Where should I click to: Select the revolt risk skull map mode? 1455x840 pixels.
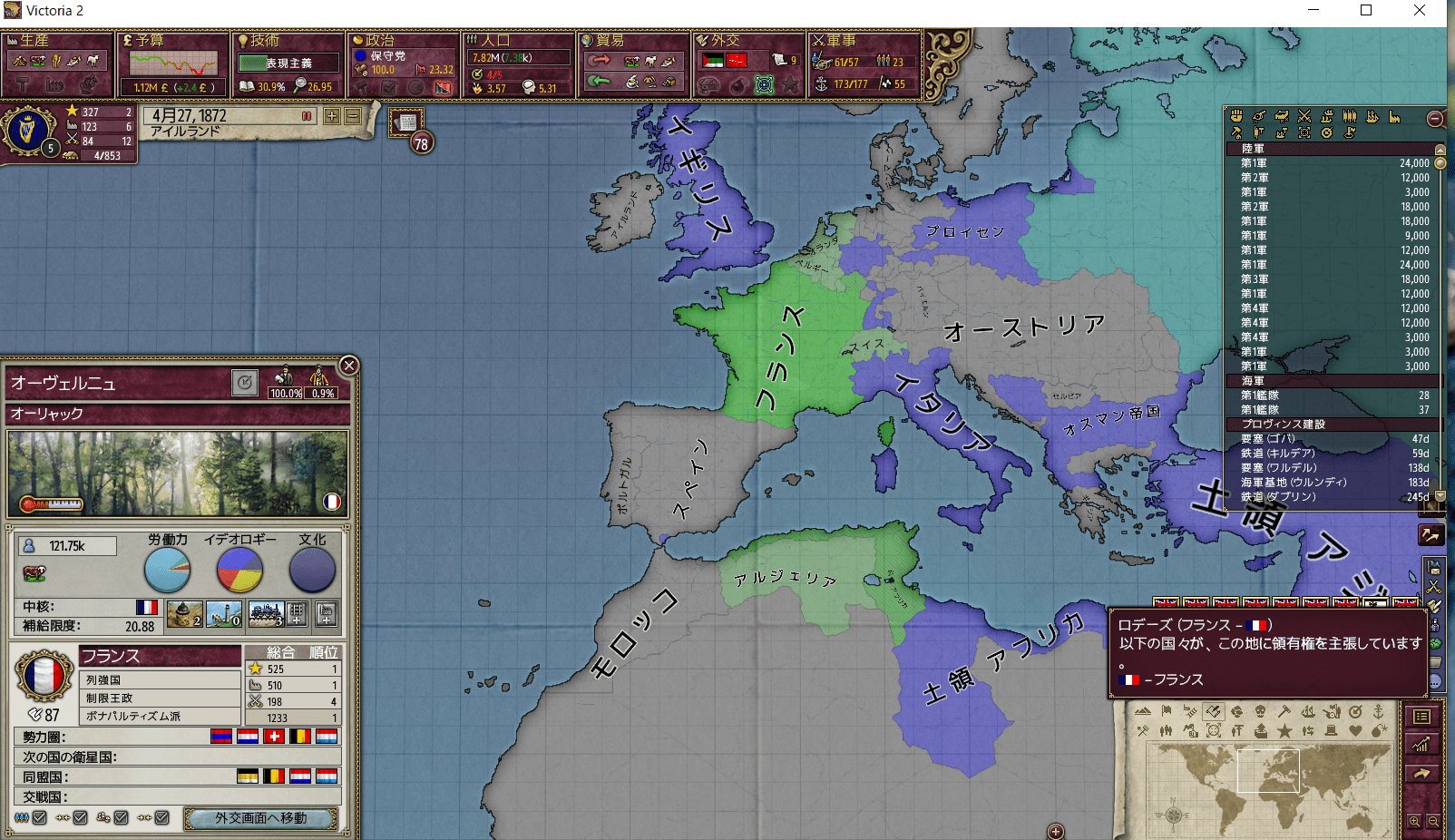click(x=1260, y=712)
